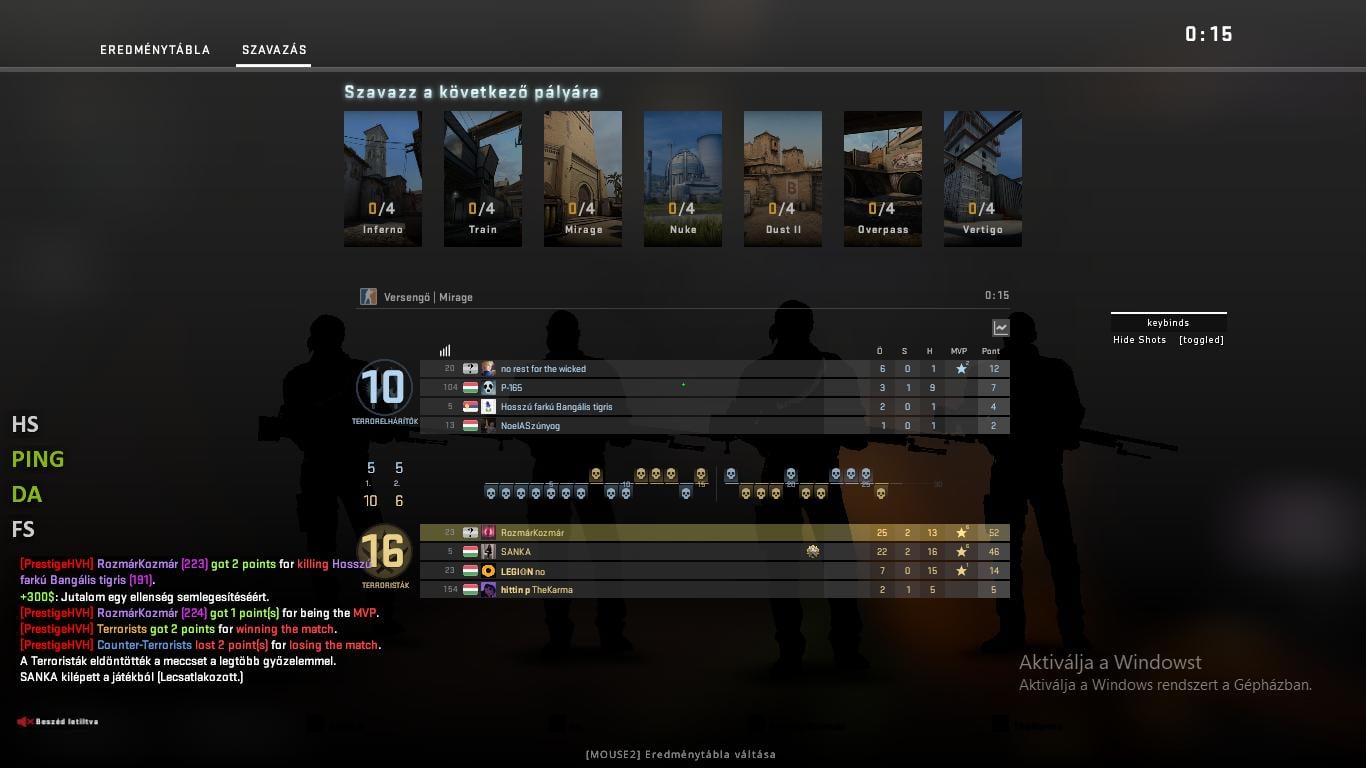
Task: Switch to the EREDMÉNYTÁBLA tab
Action: point(155,49)
